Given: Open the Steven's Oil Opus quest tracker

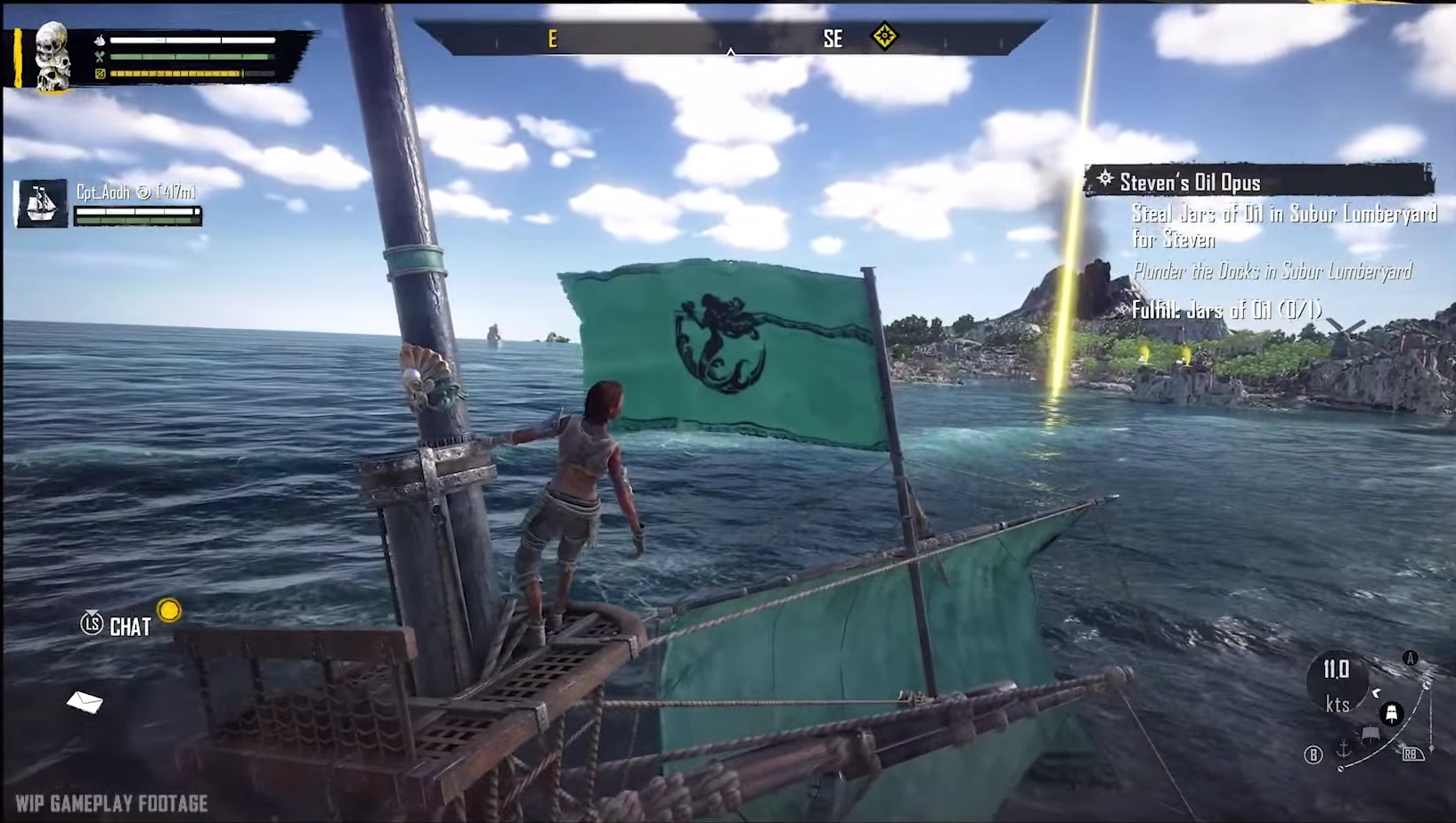Looking at the screenshot, I should pos(1257,182).
